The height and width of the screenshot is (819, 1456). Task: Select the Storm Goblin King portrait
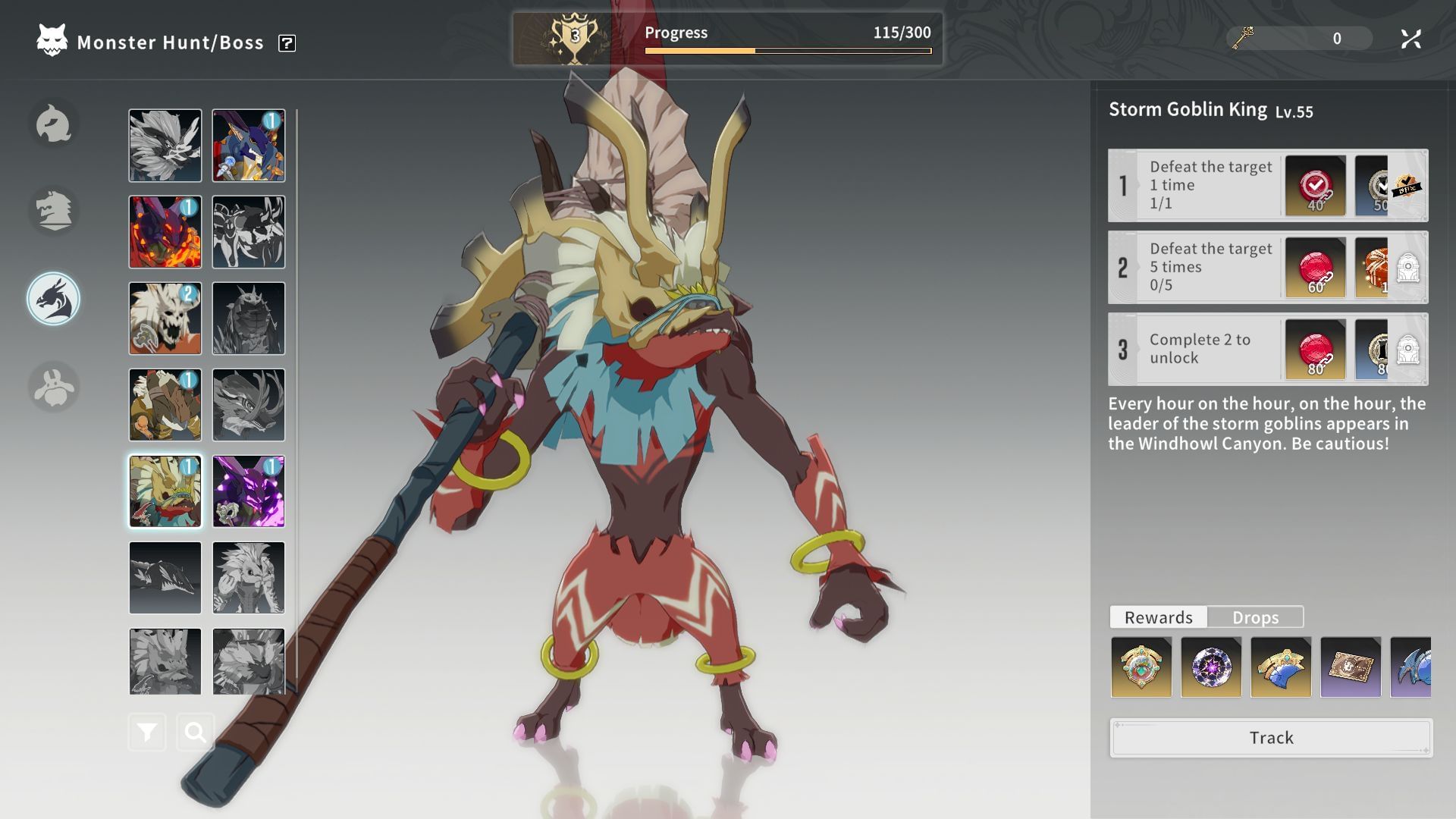(x=165, y=491)
